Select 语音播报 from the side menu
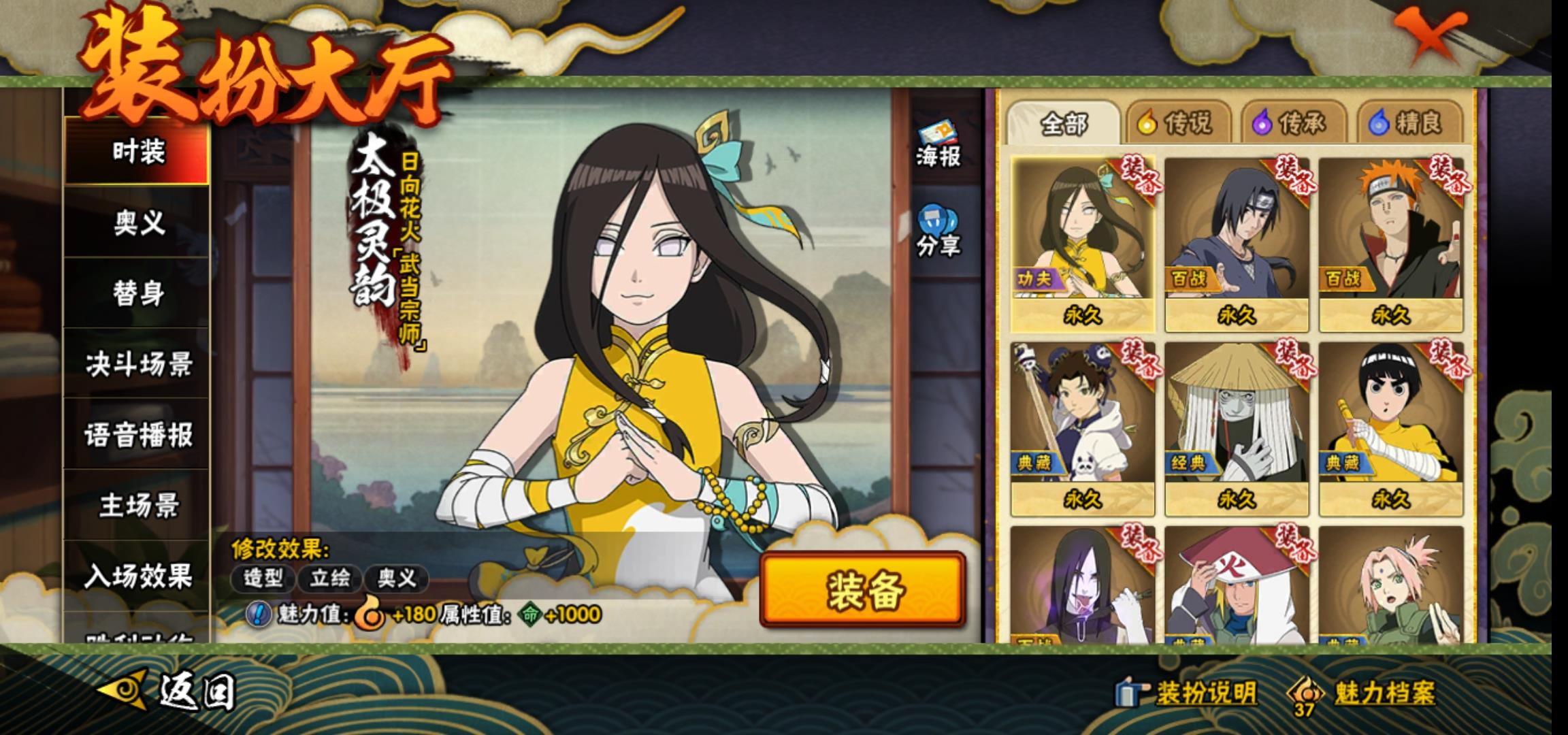Image resolution: width=1568 pixels, height=735 pixels. click(137, 435)
